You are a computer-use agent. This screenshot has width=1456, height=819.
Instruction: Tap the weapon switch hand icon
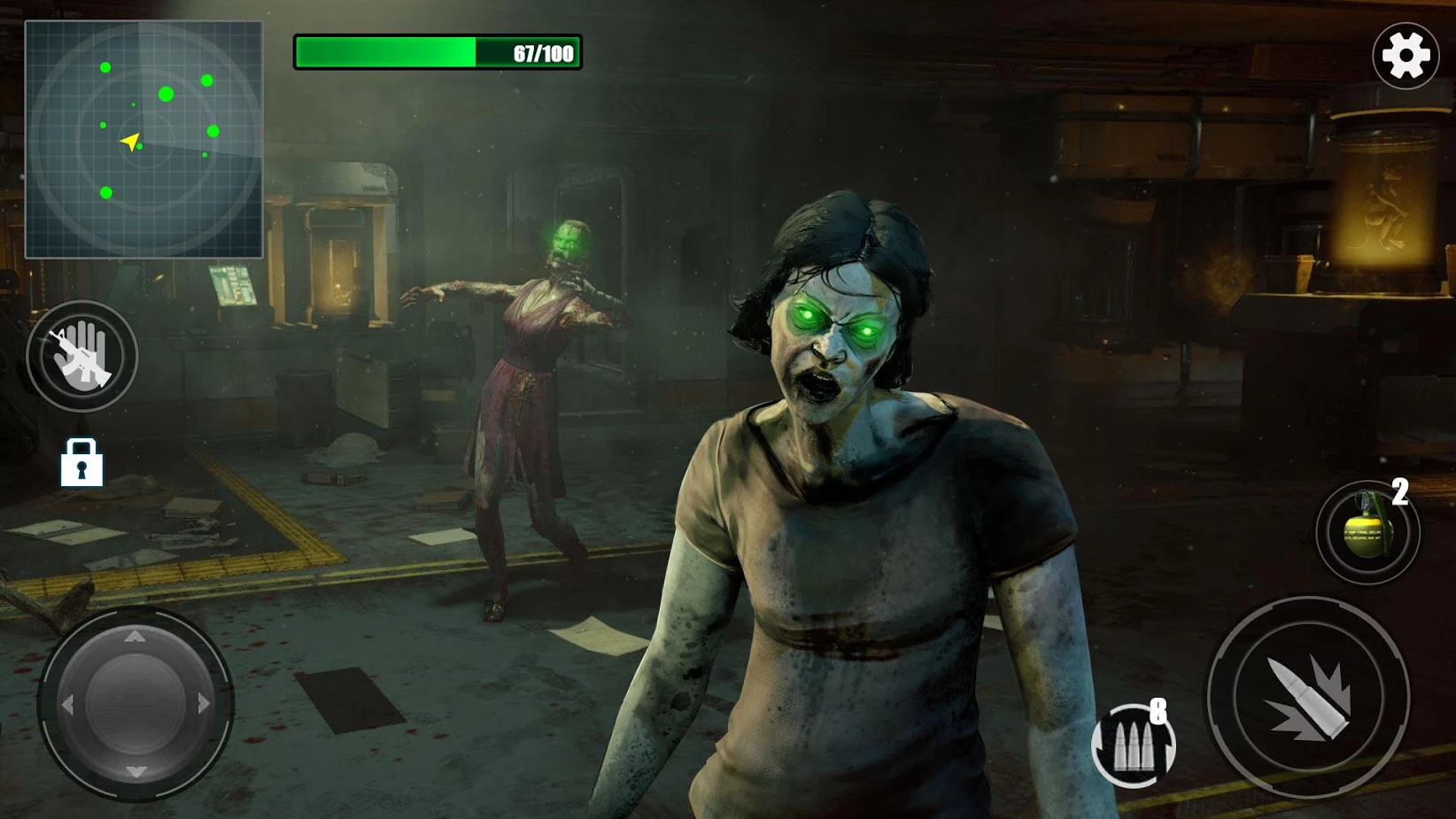point(81,356)
